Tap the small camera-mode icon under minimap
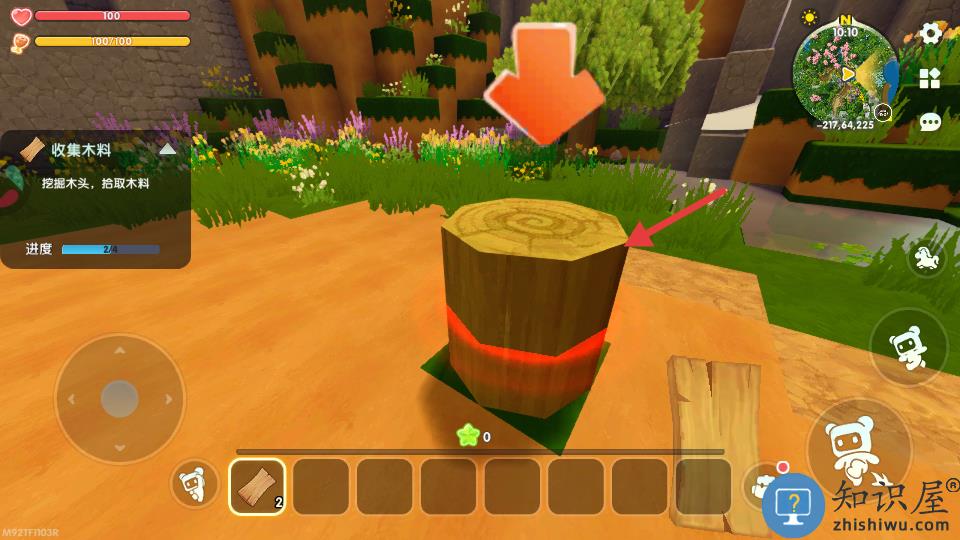This screenshot has height=540, width=960. tap(885, 114)
